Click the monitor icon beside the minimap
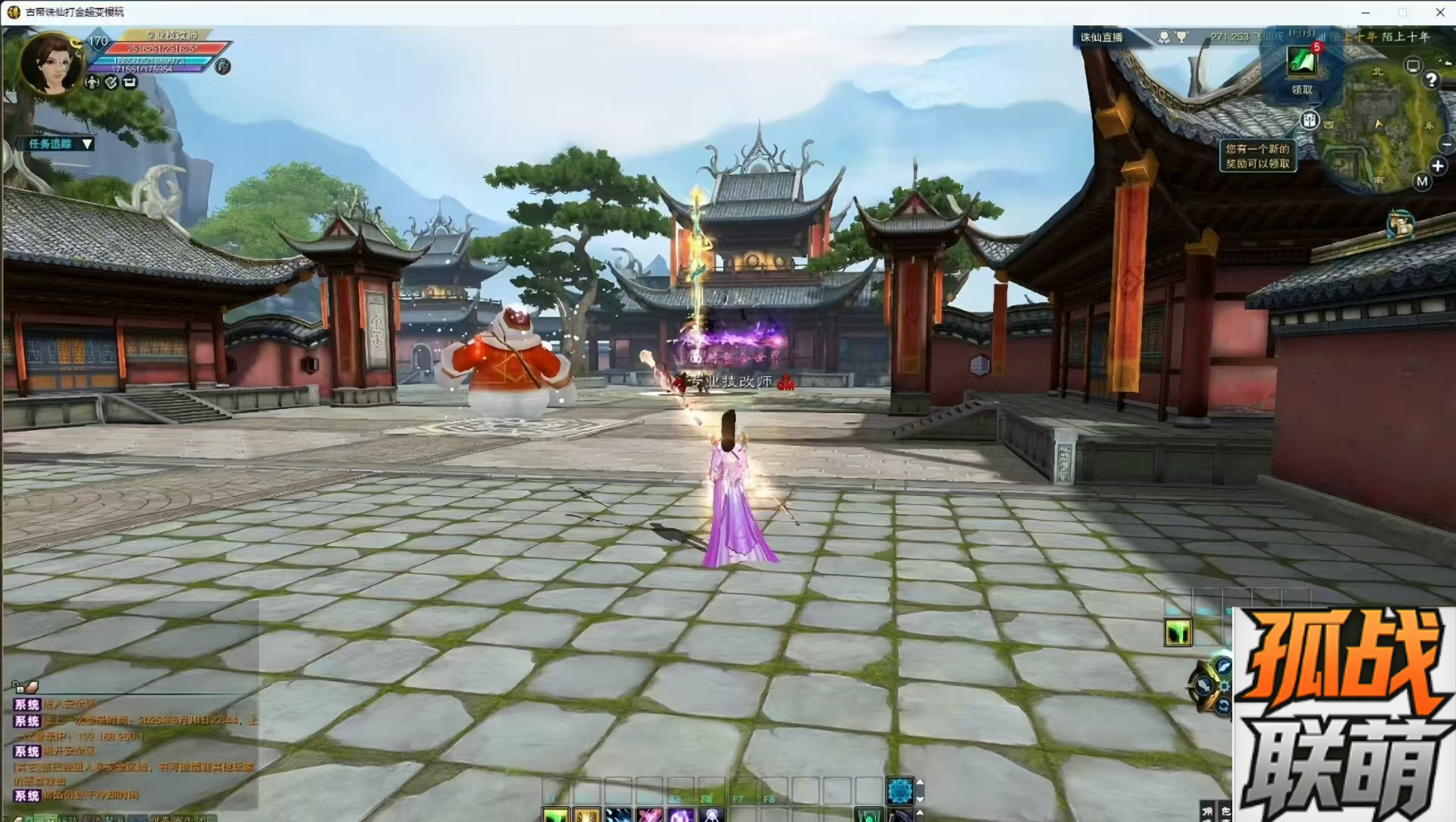Viewport: 1456px width, 822px height. click(1412, 66)
